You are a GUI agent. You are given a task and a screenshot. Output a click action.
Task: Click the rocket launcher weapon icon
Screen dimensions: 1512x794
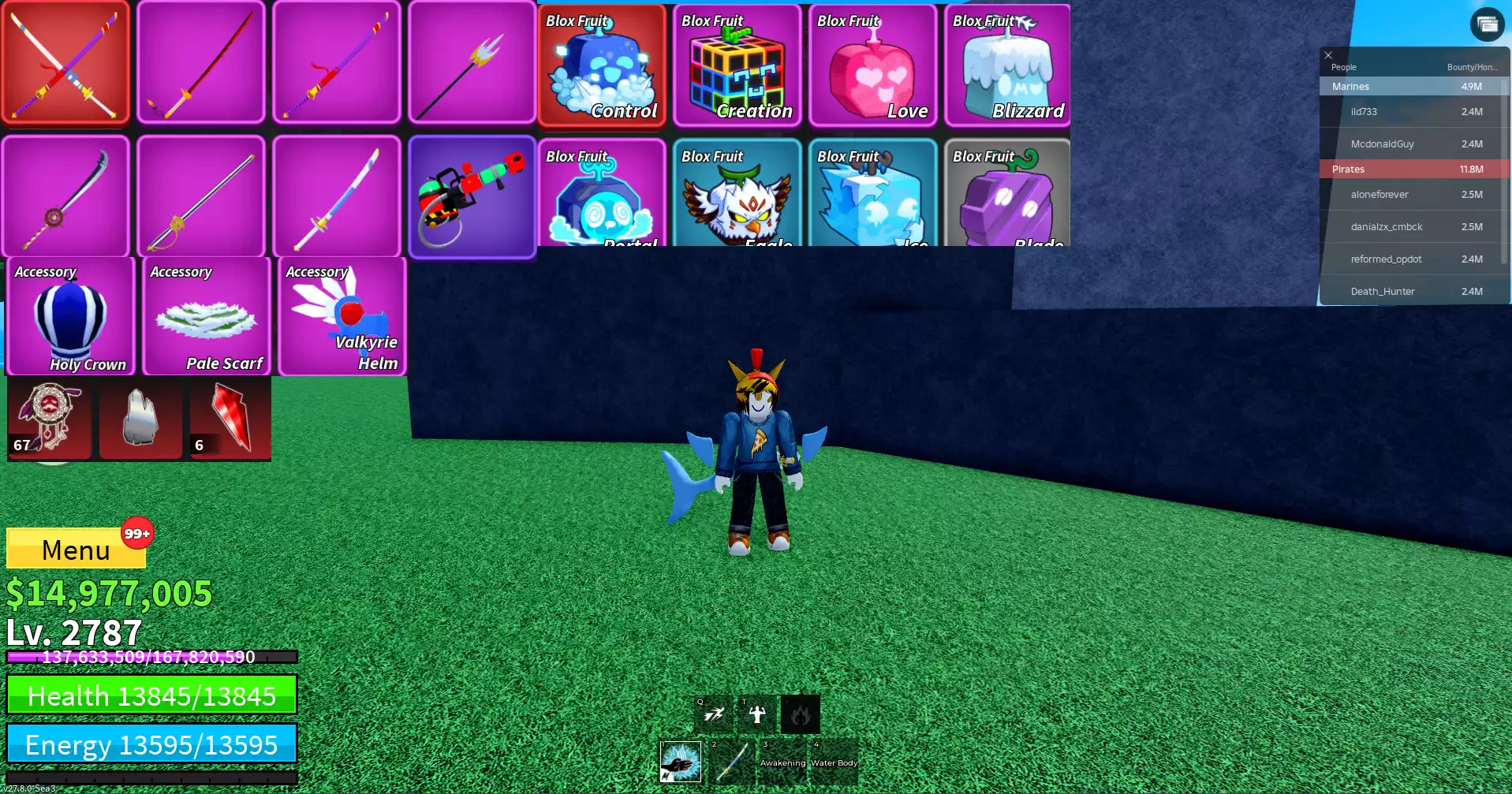pos(473,196)
